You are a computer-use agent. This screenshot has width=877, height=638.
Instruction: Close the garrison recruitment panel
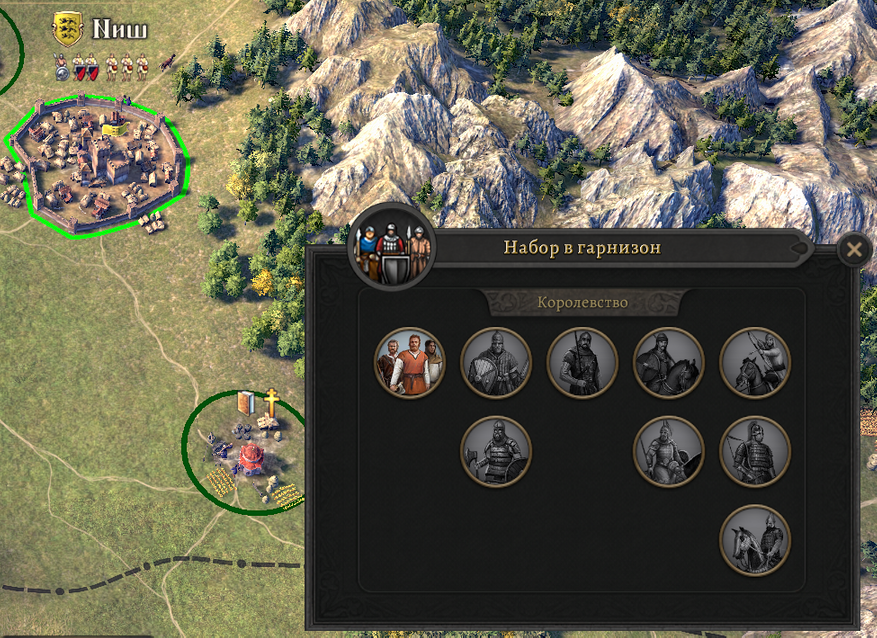(853, 249)
